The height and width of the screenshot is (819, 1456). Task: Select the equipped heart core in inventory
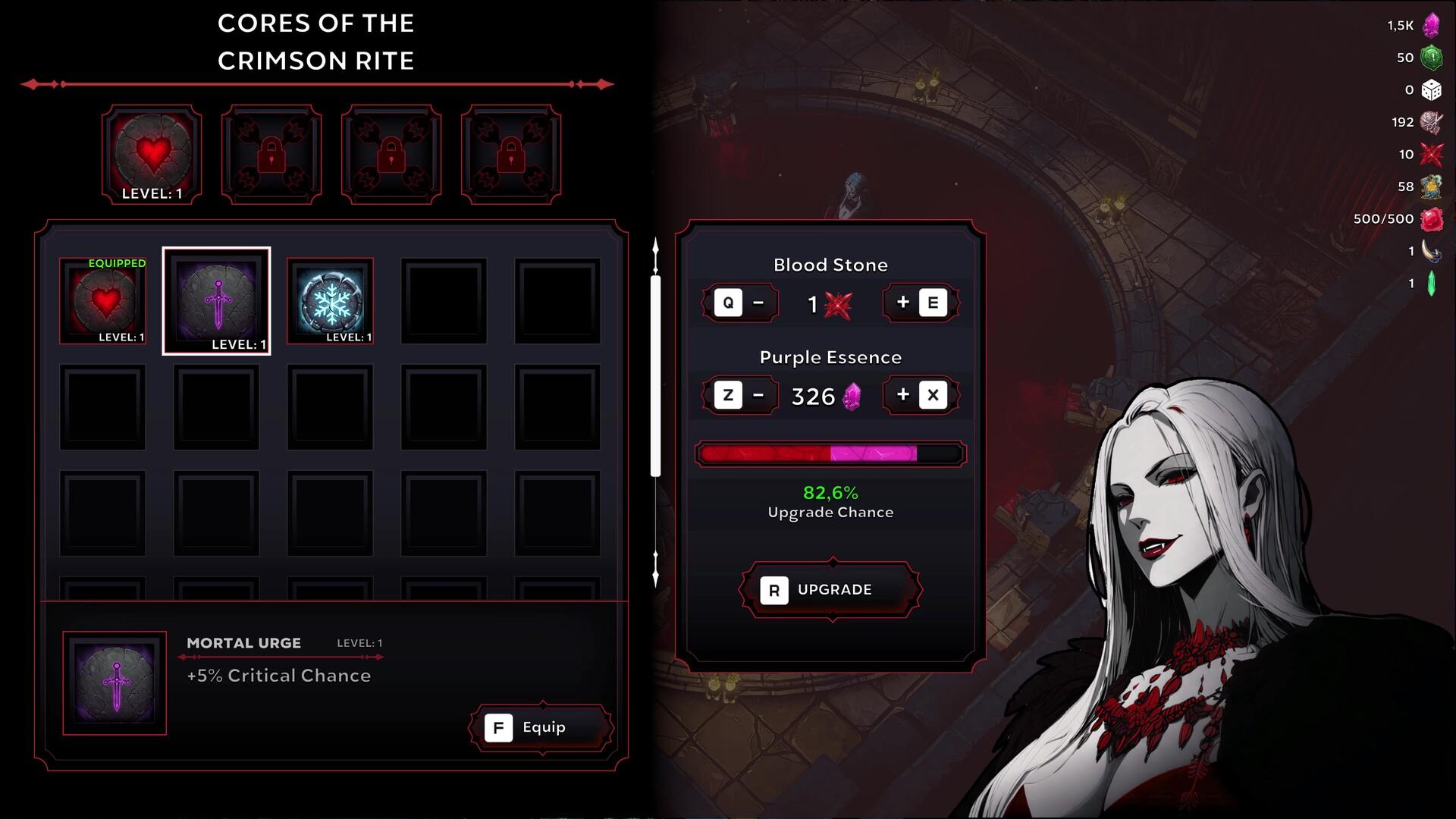pos(103,301)
